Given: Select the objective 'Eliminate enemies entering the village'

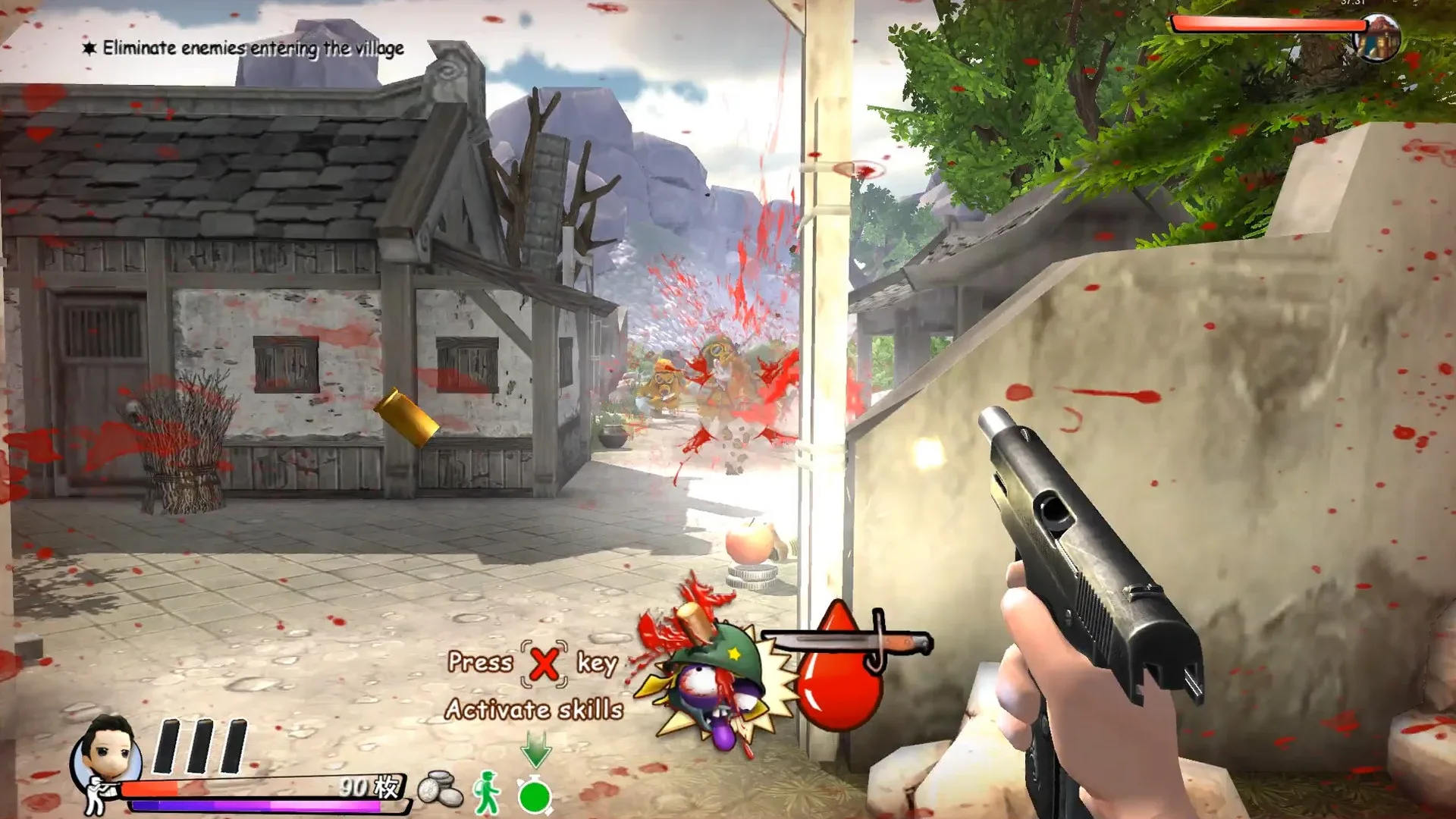Looking at the screenshot, I should [253, 48].
